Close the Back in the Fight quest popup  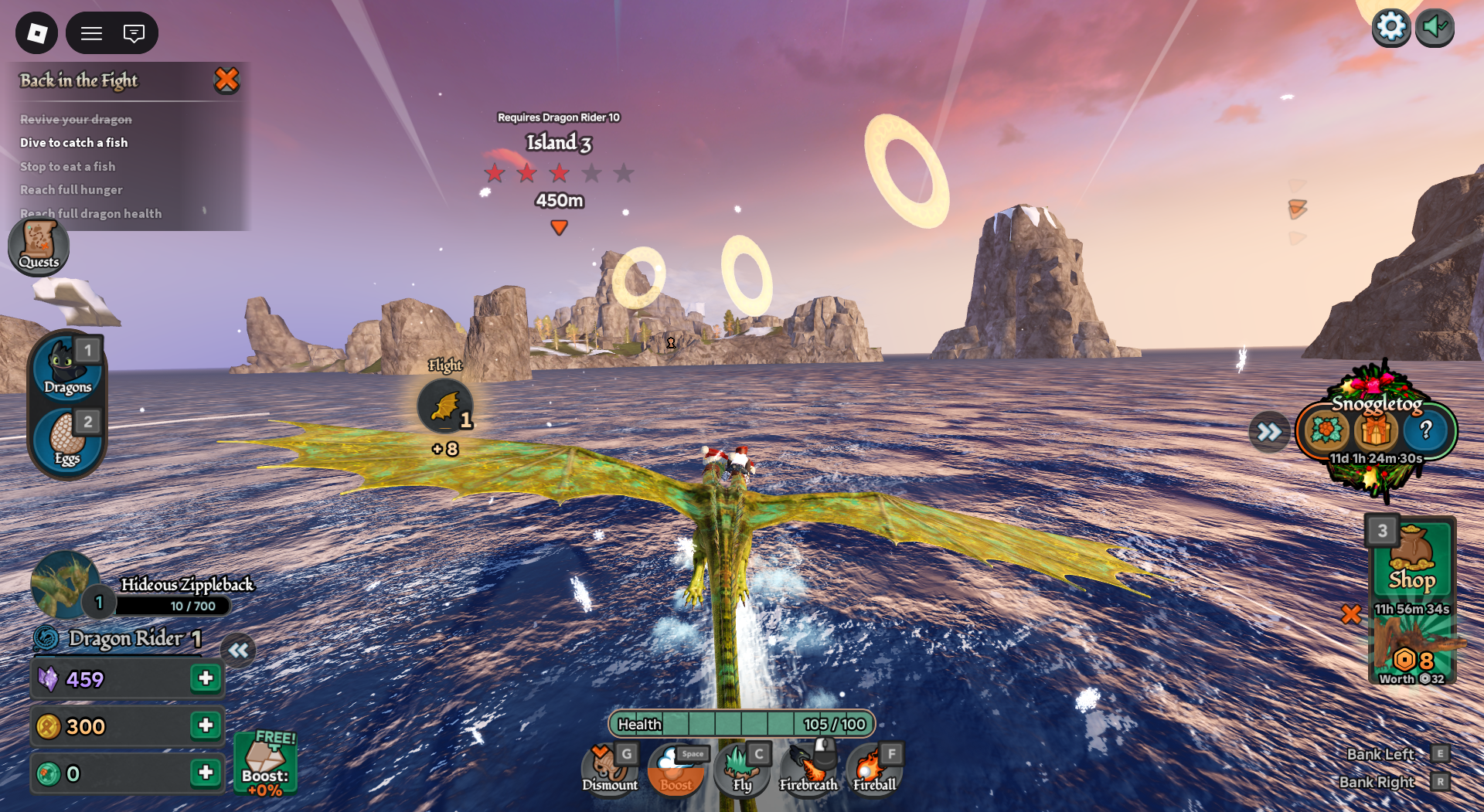[x=226, y=80]
